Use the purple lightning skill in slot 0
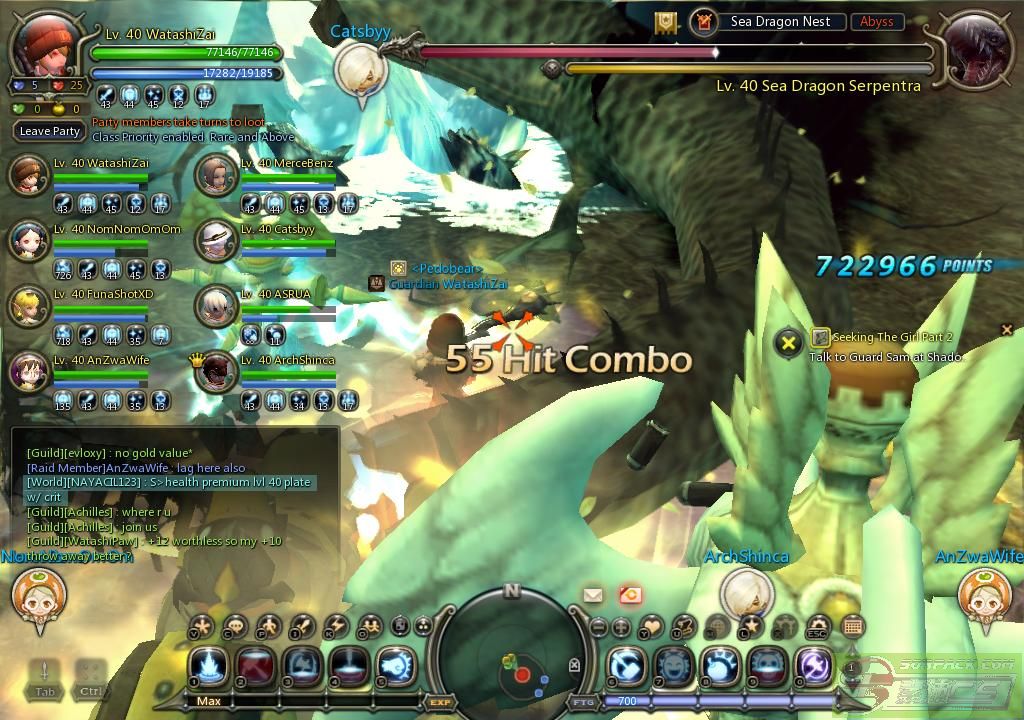 pos(815,666)
